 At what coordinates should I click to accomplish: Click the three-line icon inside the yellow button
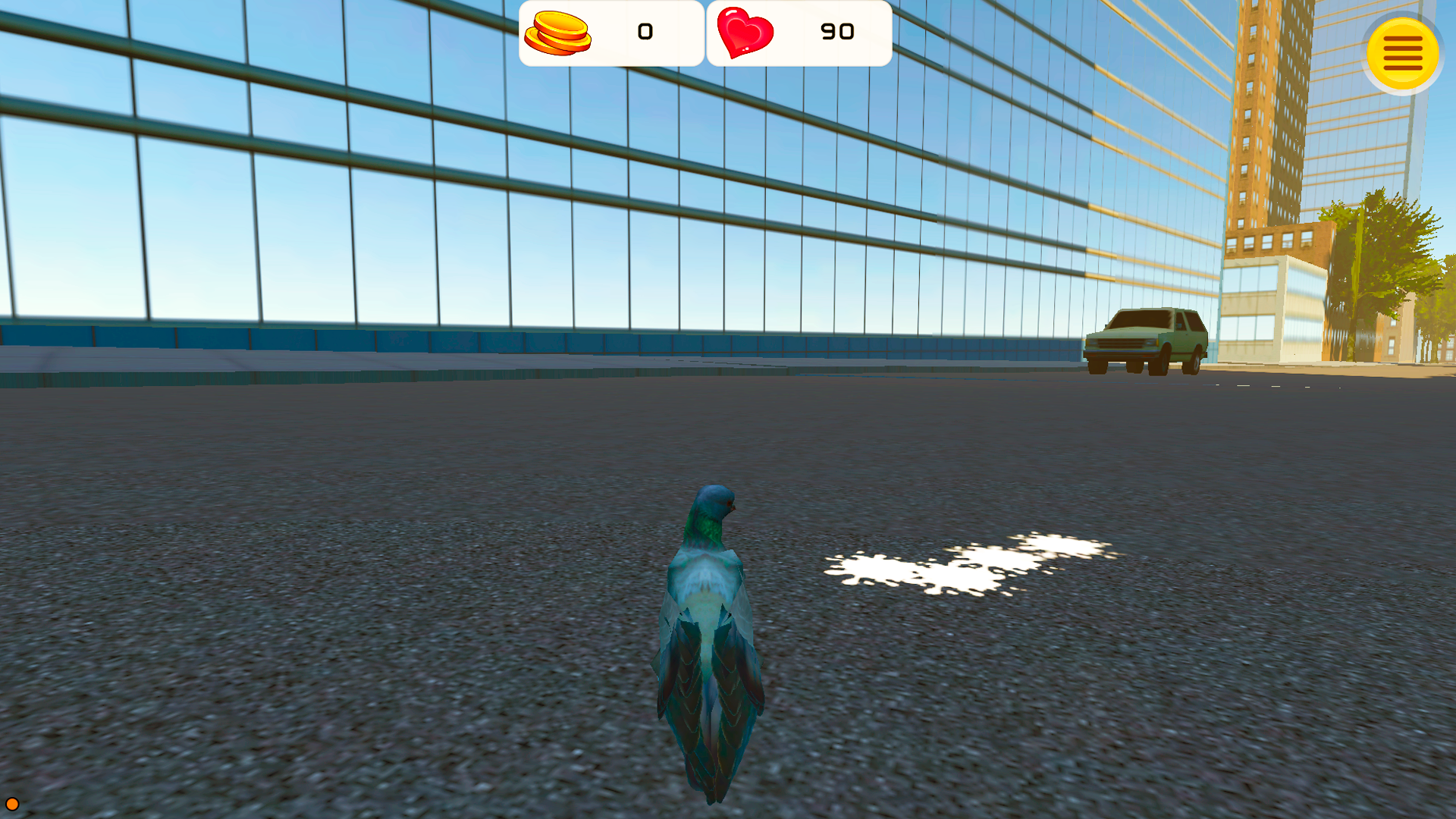1402,52
